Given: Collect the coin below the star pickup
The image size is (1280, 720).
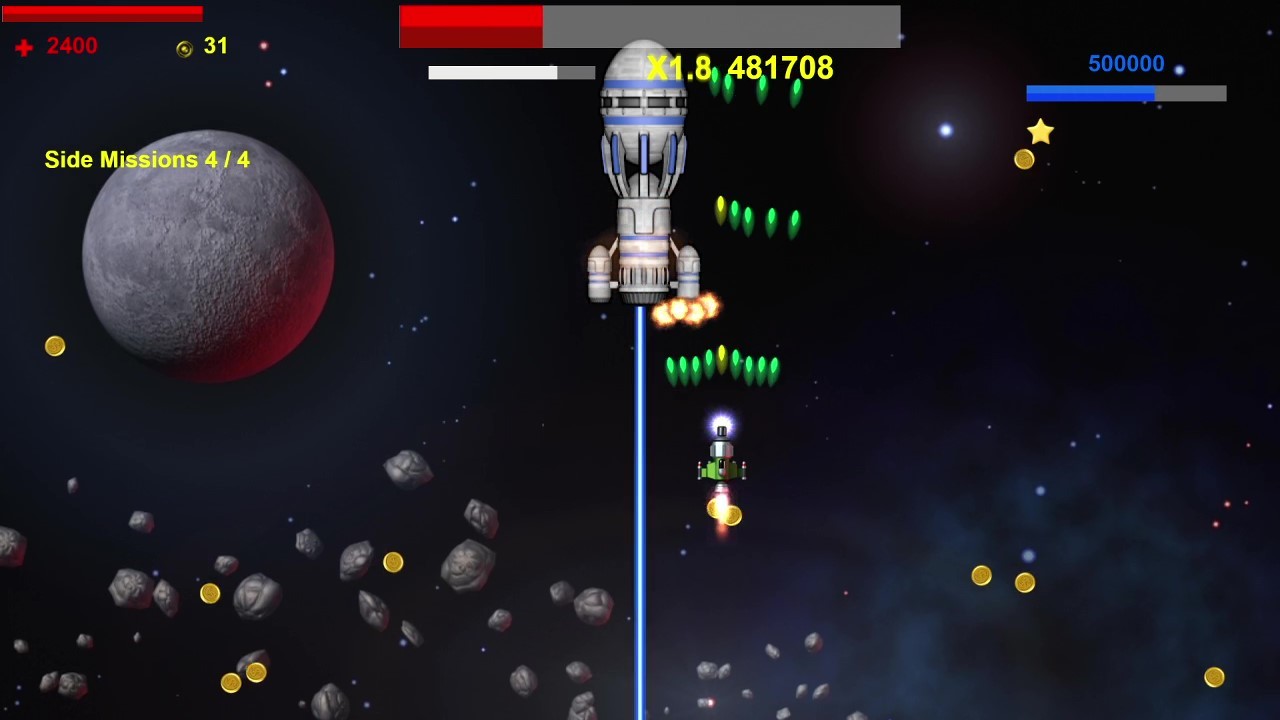Looking at the screenshot, I should tap(1023, 158).
